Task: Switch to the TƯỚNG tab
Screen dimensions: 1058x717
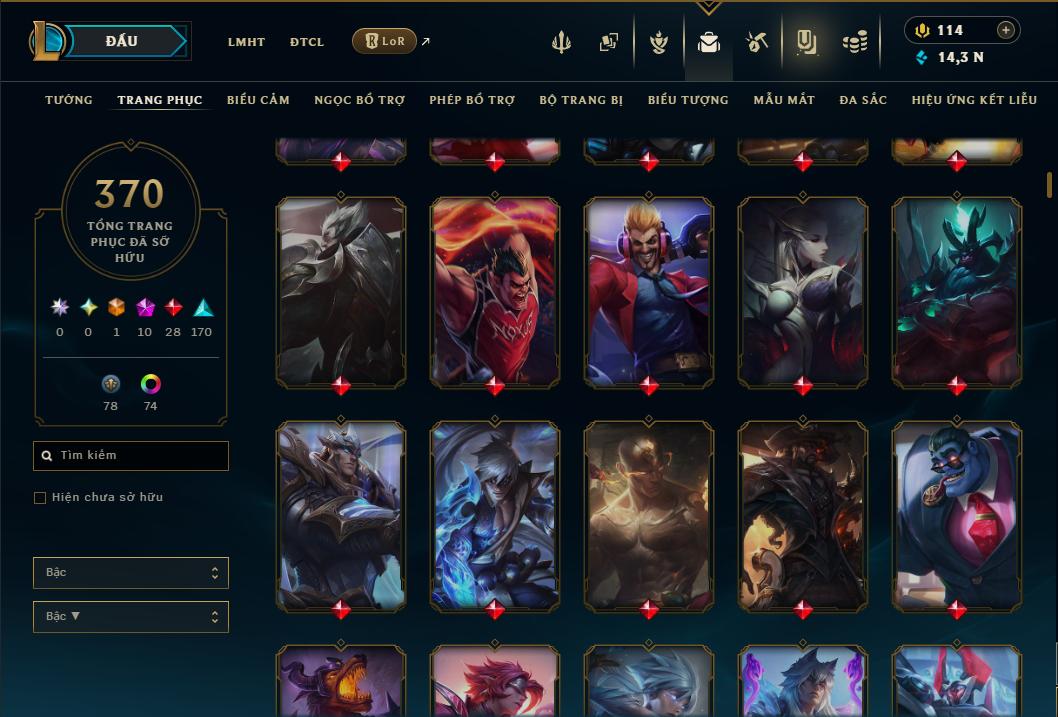Action: tap(69, 100)
